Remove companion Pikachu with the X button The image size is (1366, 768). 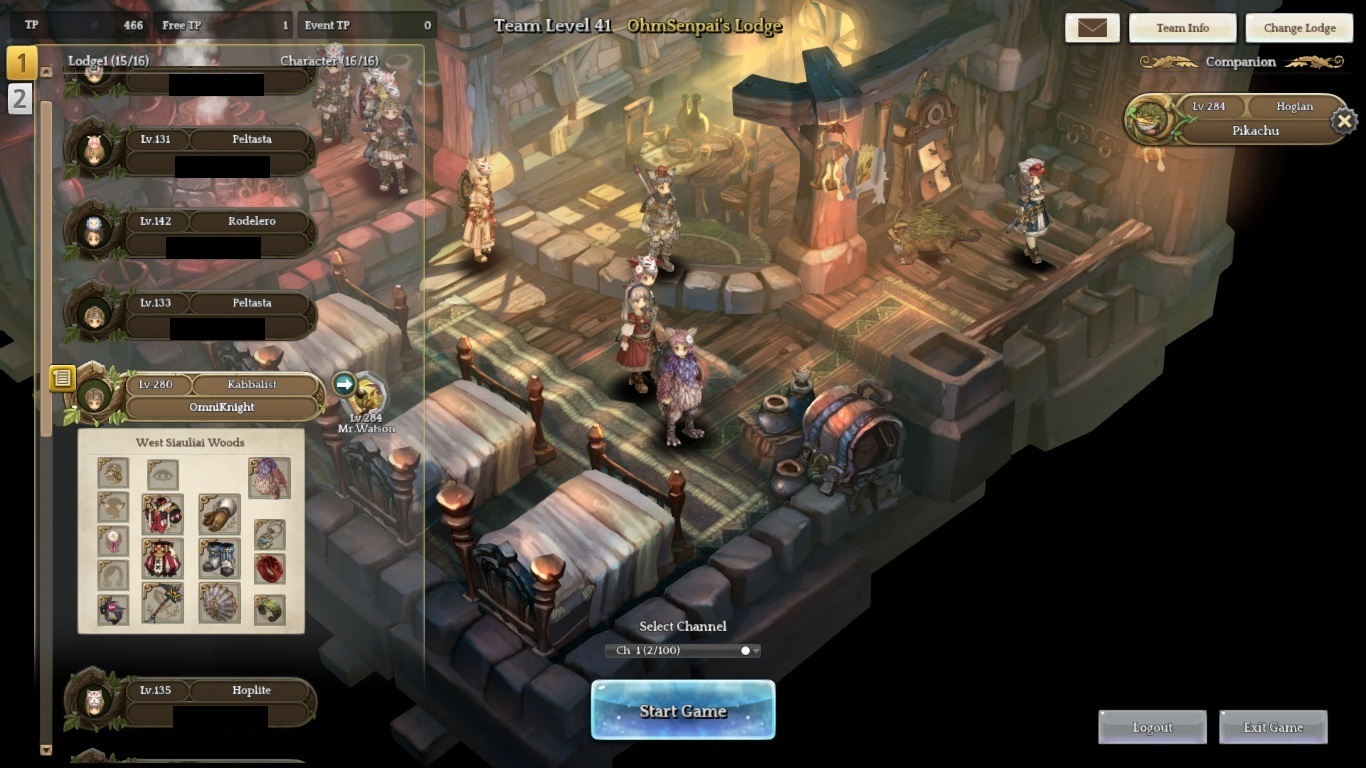[x=1344, y=122]
